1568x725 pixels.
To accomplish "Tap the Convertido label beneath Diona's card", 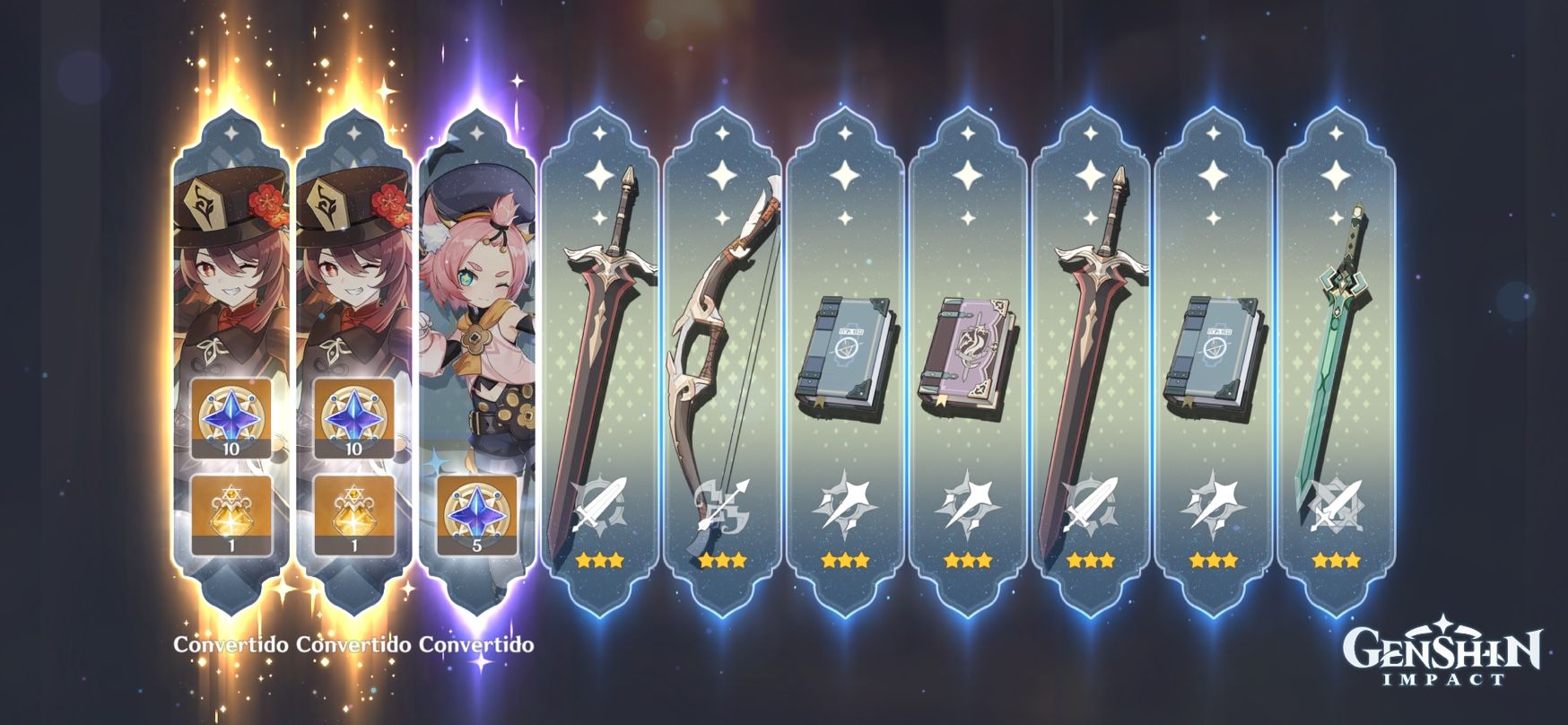I will point(477,644).
